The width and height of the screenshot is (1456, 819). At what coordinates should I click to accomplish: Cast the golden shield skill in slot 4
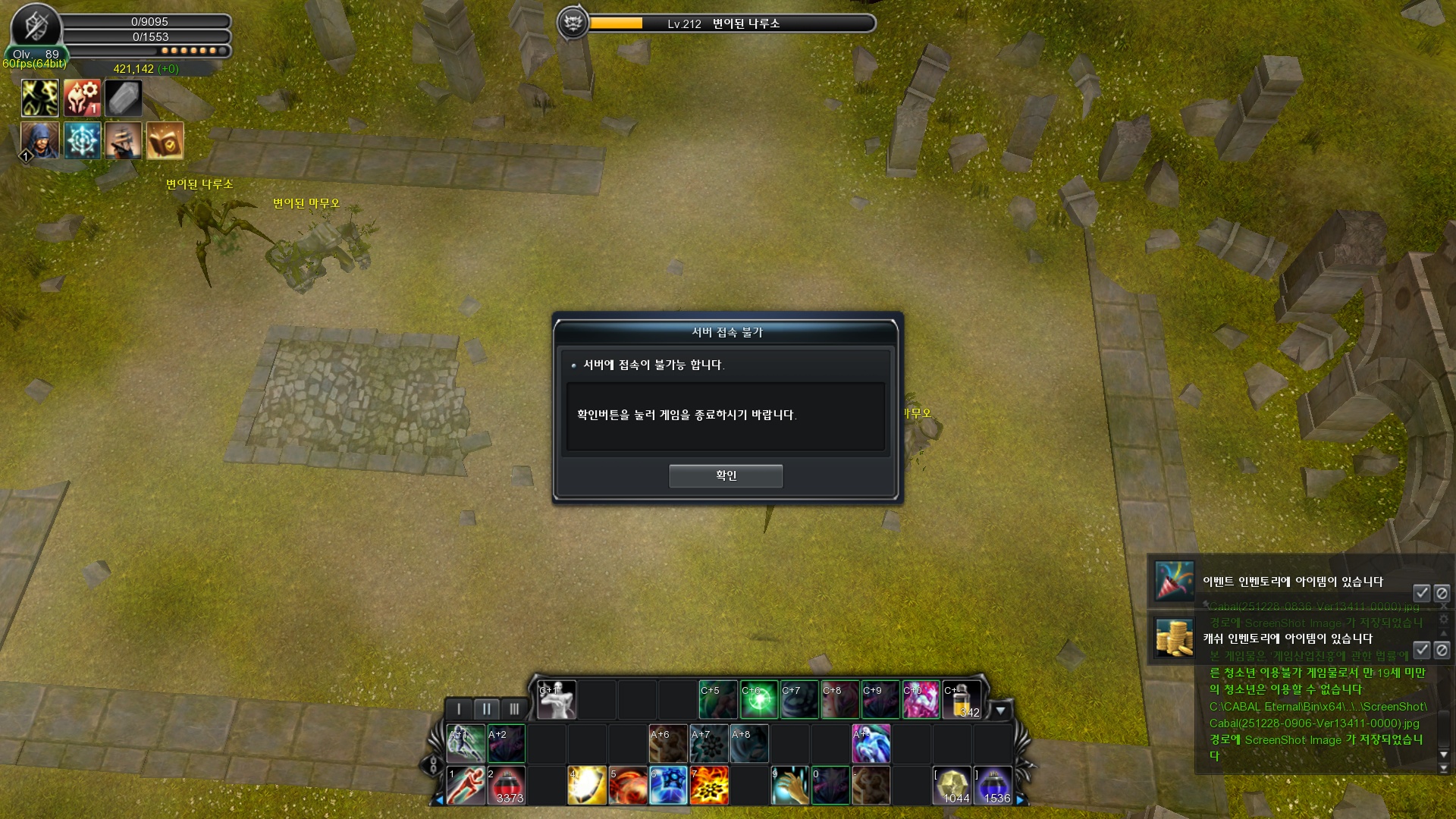tap(587, 785)
